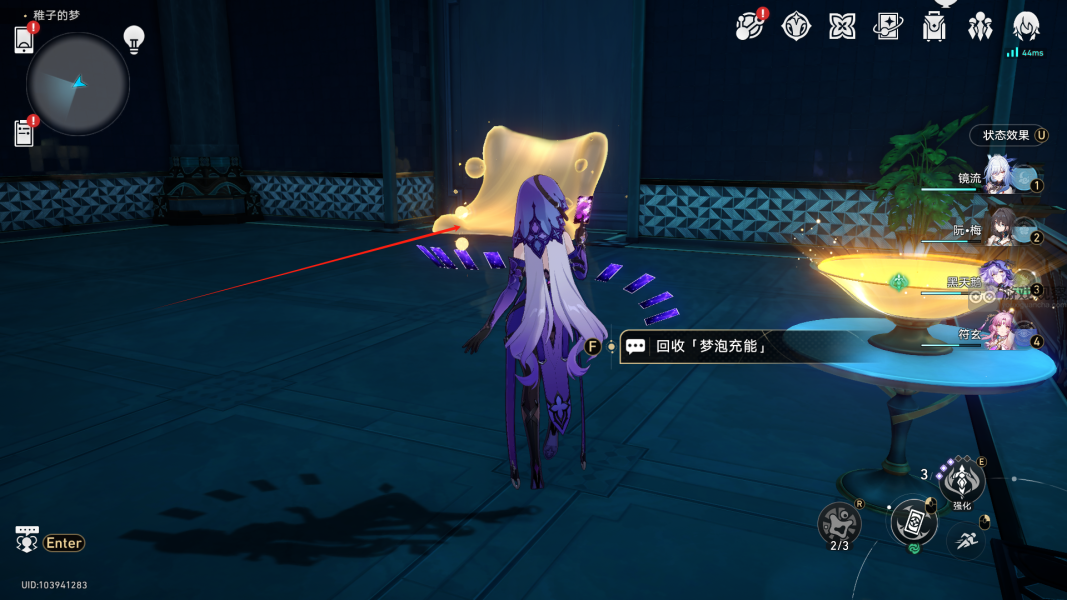Open the event icon with red alert

click(x=750, y=26)
